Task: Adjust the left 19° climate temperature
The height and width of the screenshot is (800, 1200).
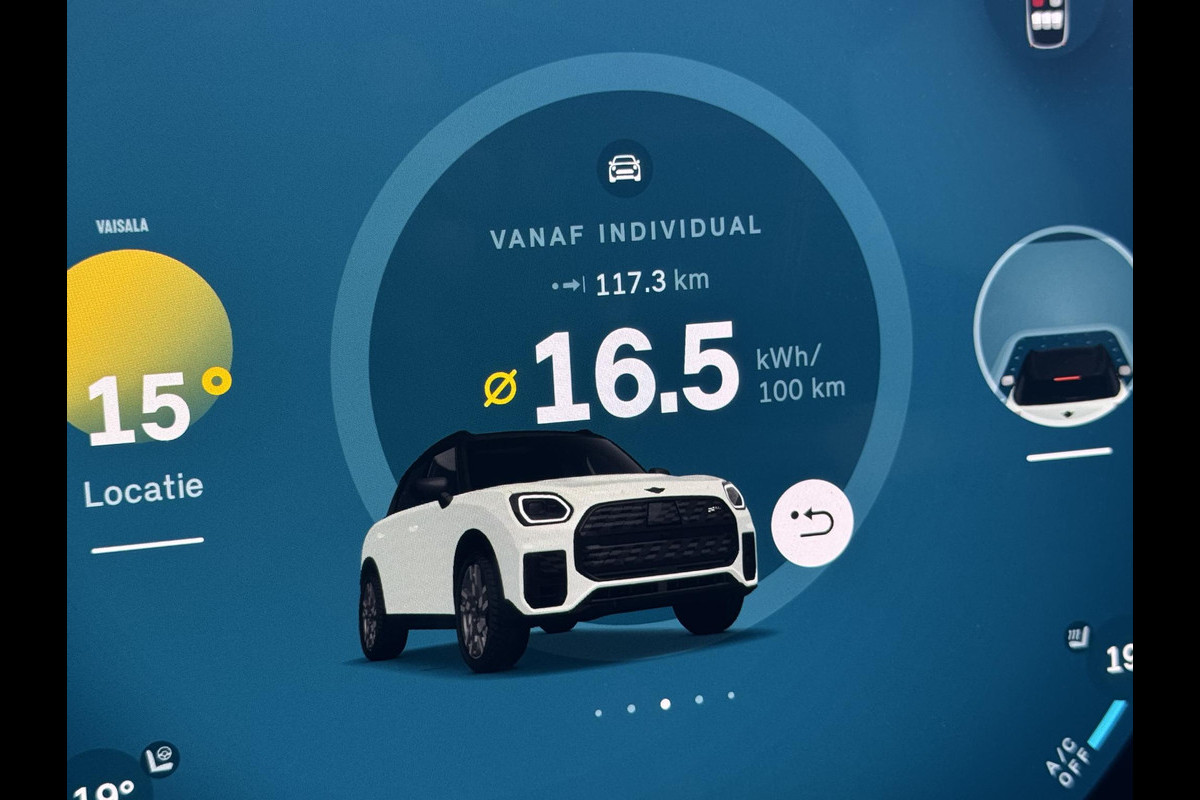Action: tap(104, 787)
